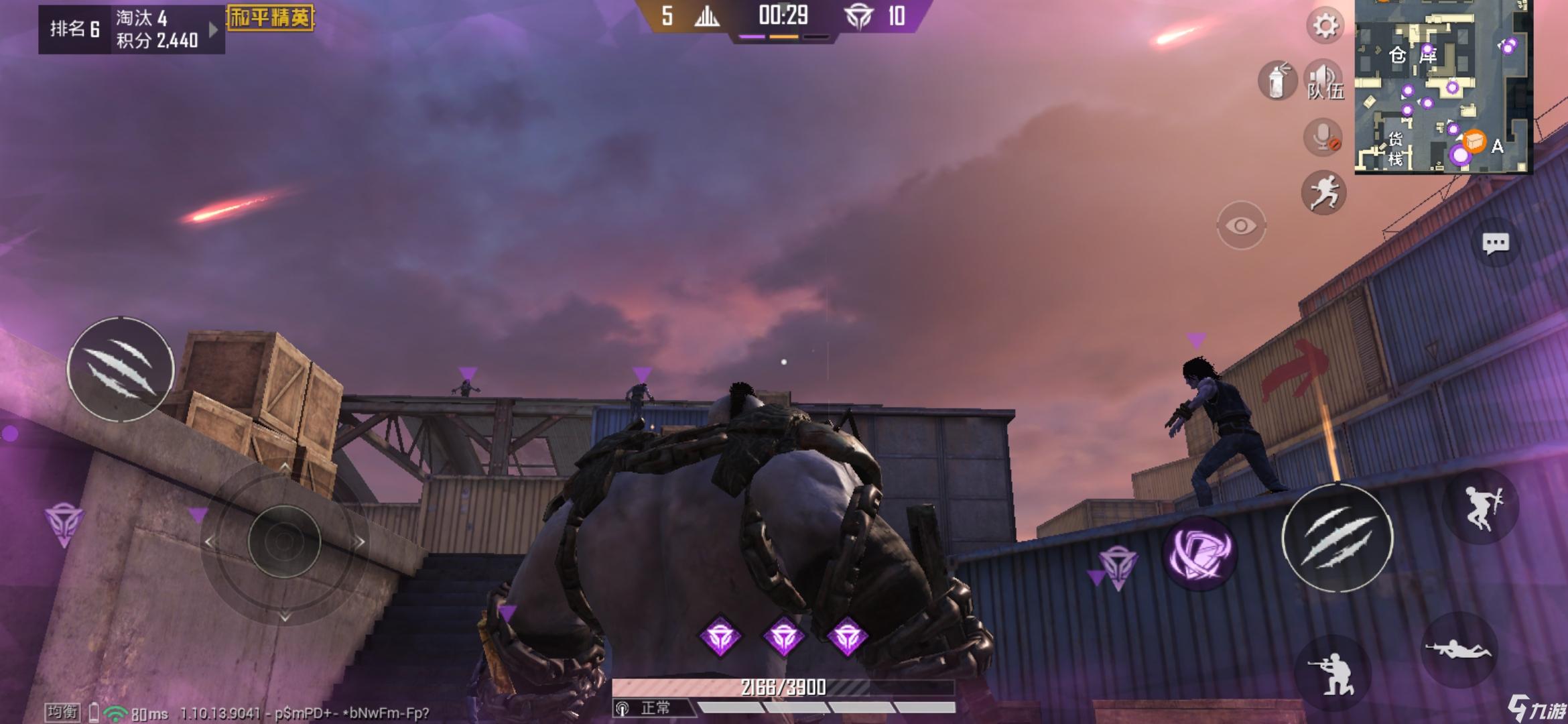
Task: Go prone with the lying figure button
Action: click(1459, 649)
